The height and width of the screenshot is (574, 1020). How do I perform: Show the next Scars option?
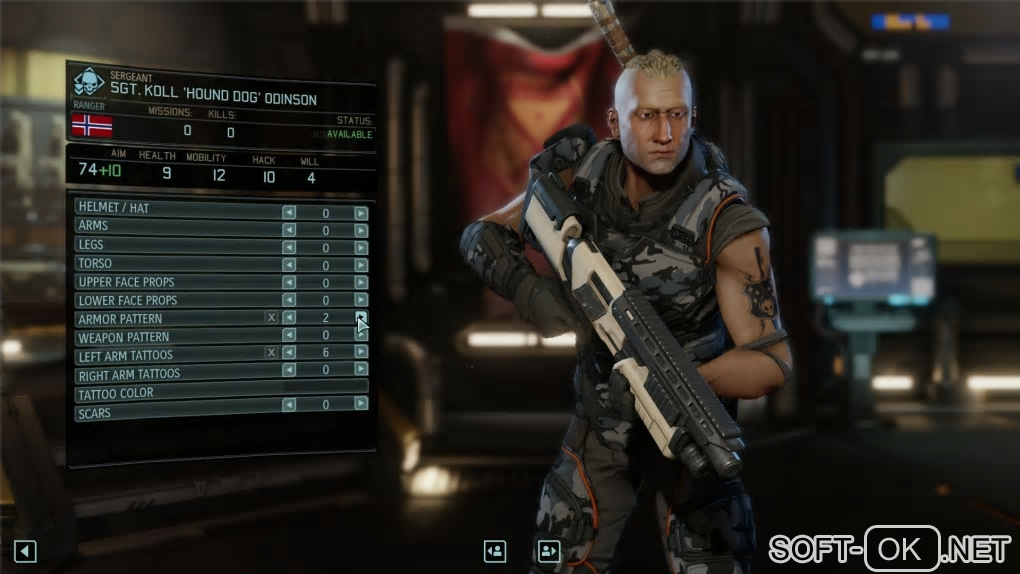click(361, 404)
